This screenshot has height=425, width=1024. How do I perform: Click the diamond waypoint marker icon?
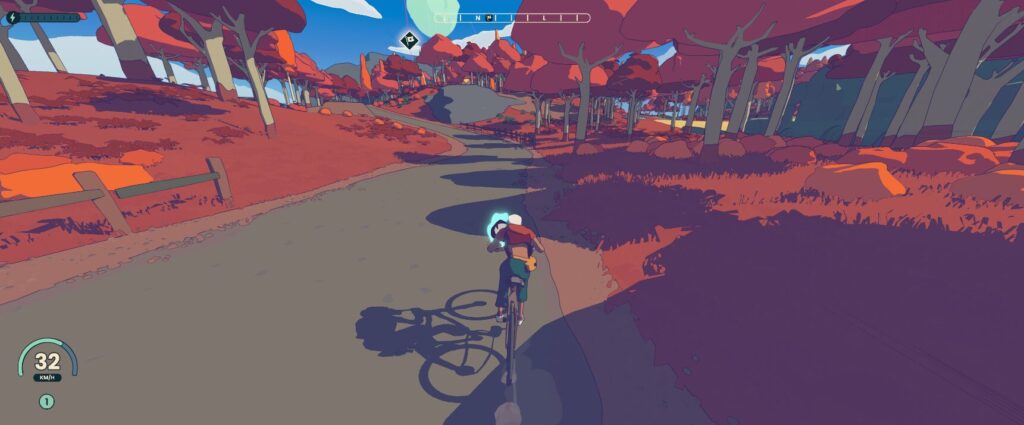[408, 40]
